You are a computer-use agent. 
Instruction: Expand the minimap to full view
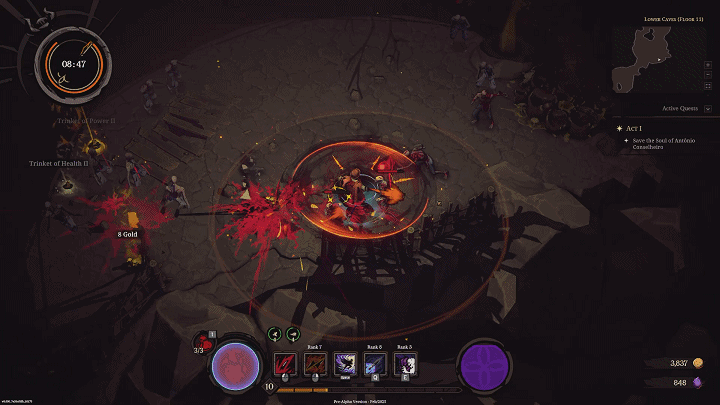[709, 87]
